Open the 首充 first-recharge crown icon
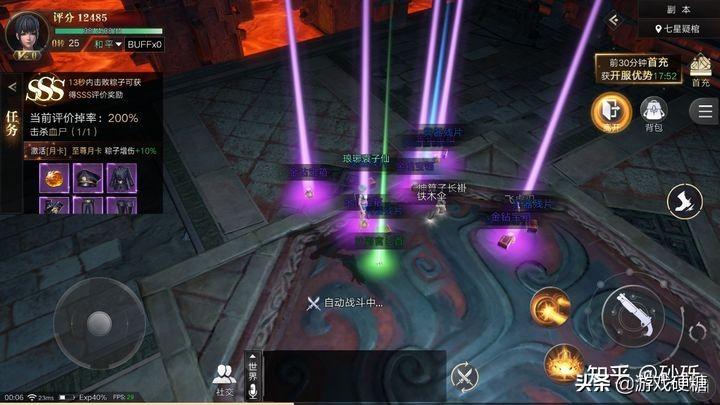Image resolution: width=720 pixels, height=405 pixels. click(x=701, y=73)
